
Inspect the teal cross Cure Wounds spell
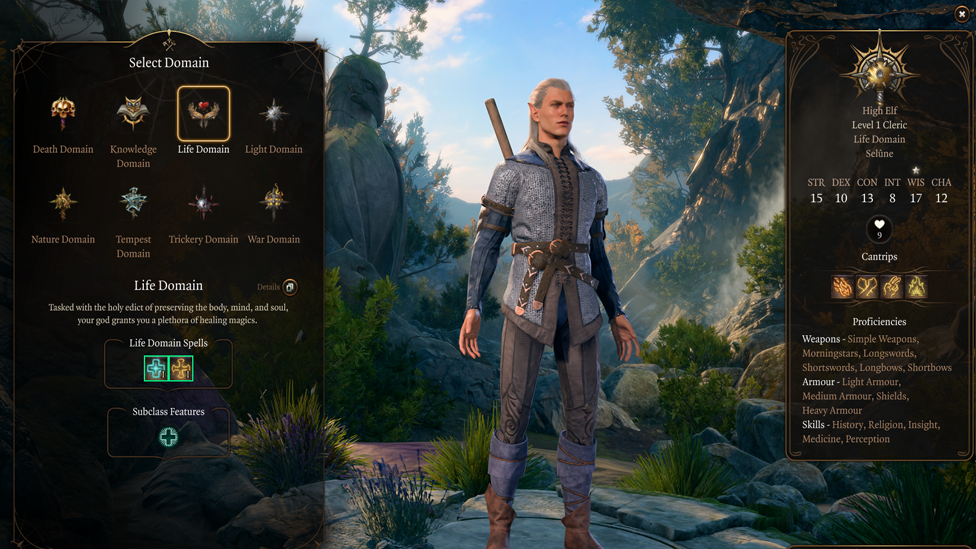coord(156,369)
